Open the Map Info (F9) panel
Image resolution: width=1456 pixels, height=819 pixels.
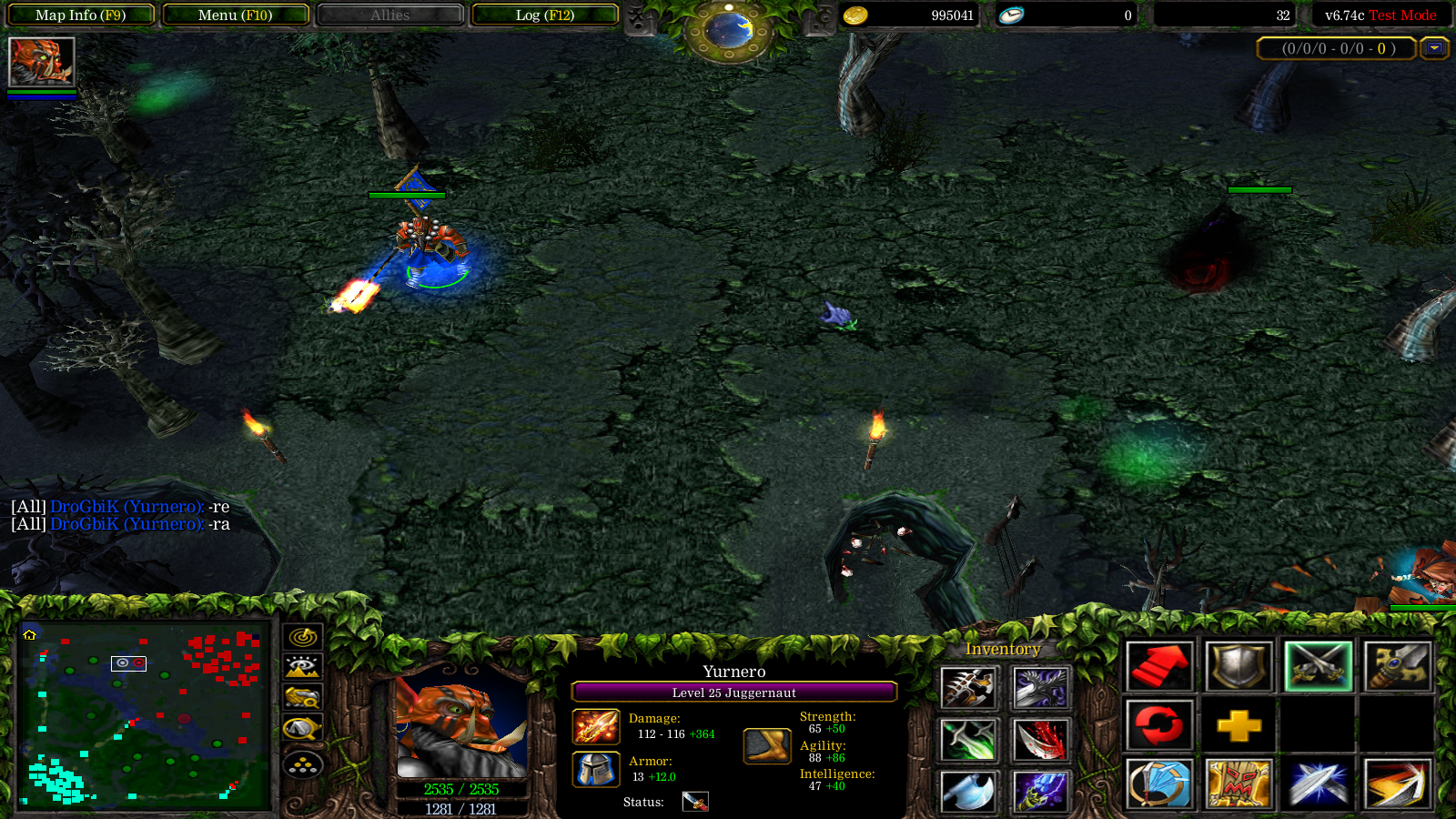click(x=80, y=15)
